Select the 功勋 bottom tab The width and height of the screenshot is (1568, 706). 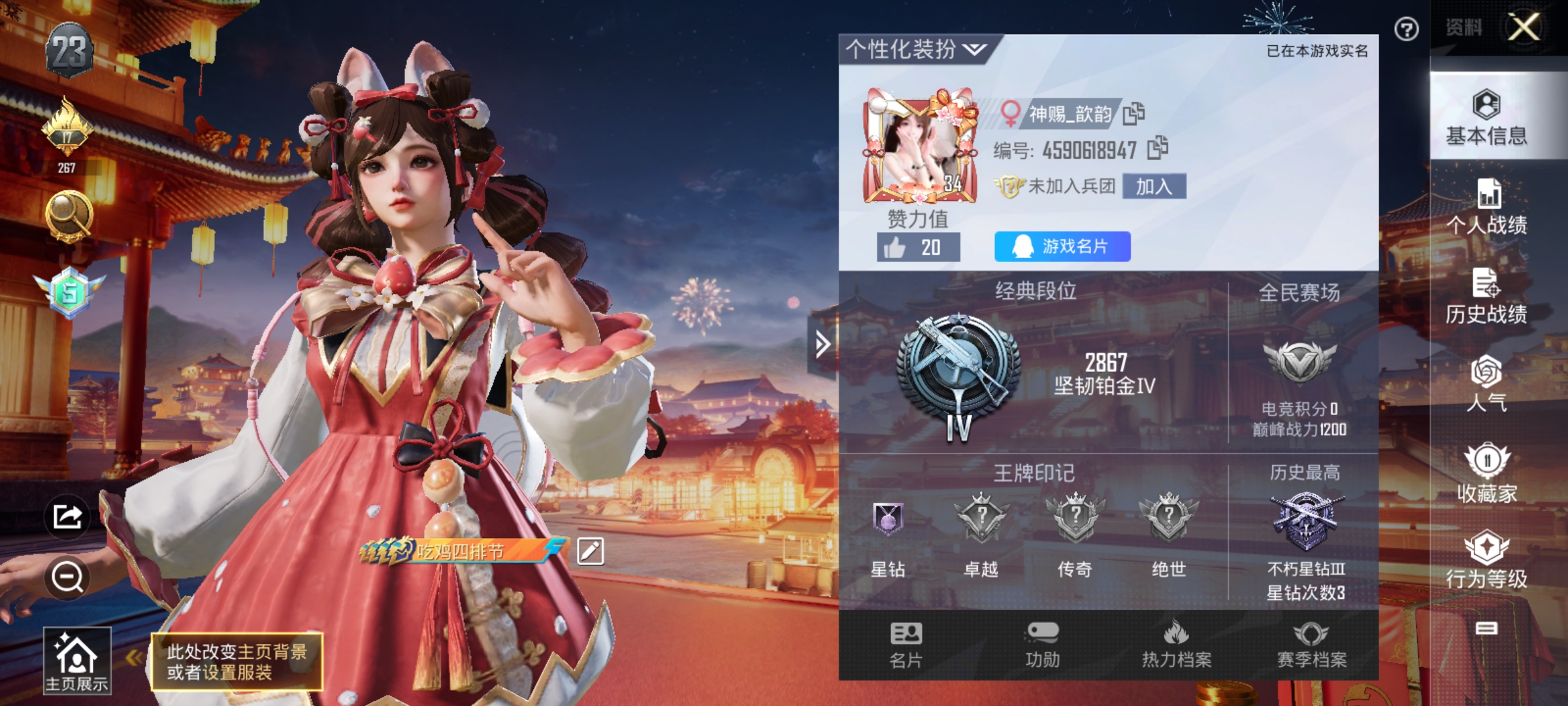tap(1042, 645)
